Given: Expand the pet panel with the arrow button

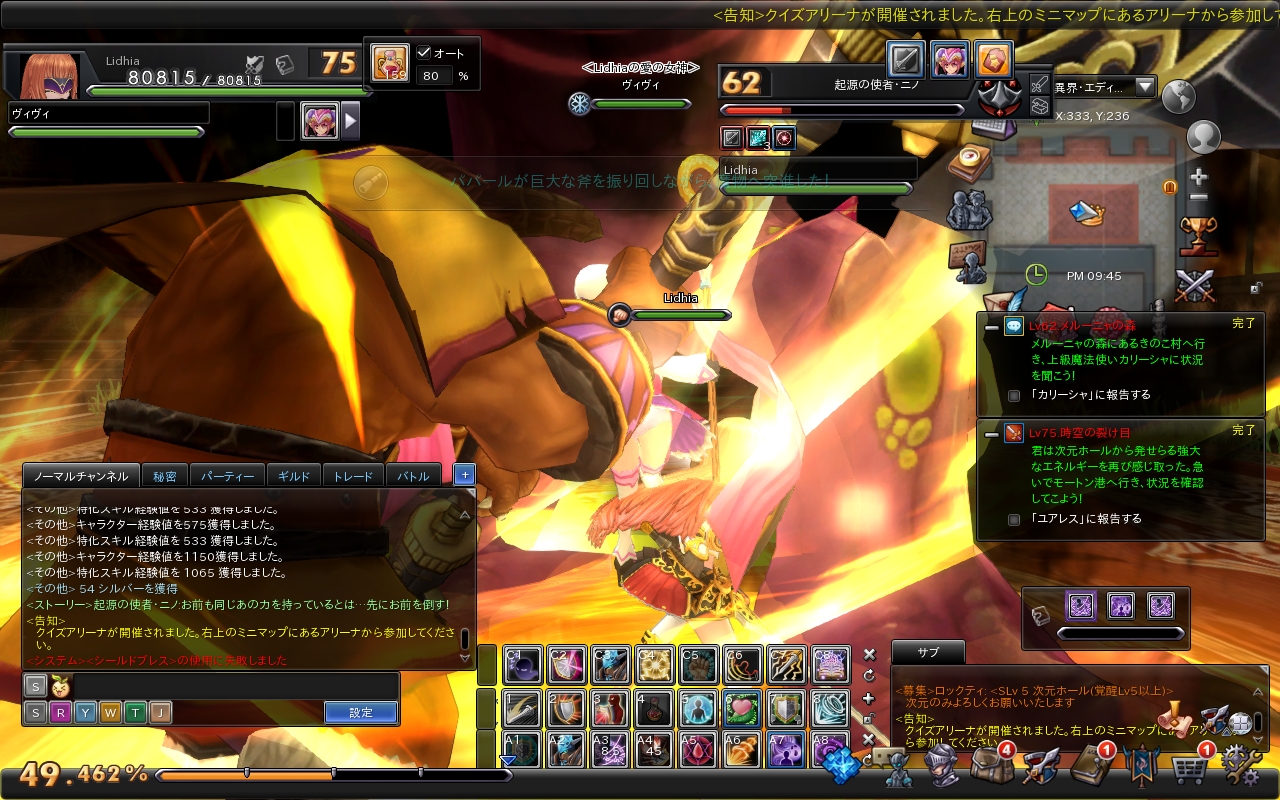Looking at the screenshot, I should (x=351, y=121).
